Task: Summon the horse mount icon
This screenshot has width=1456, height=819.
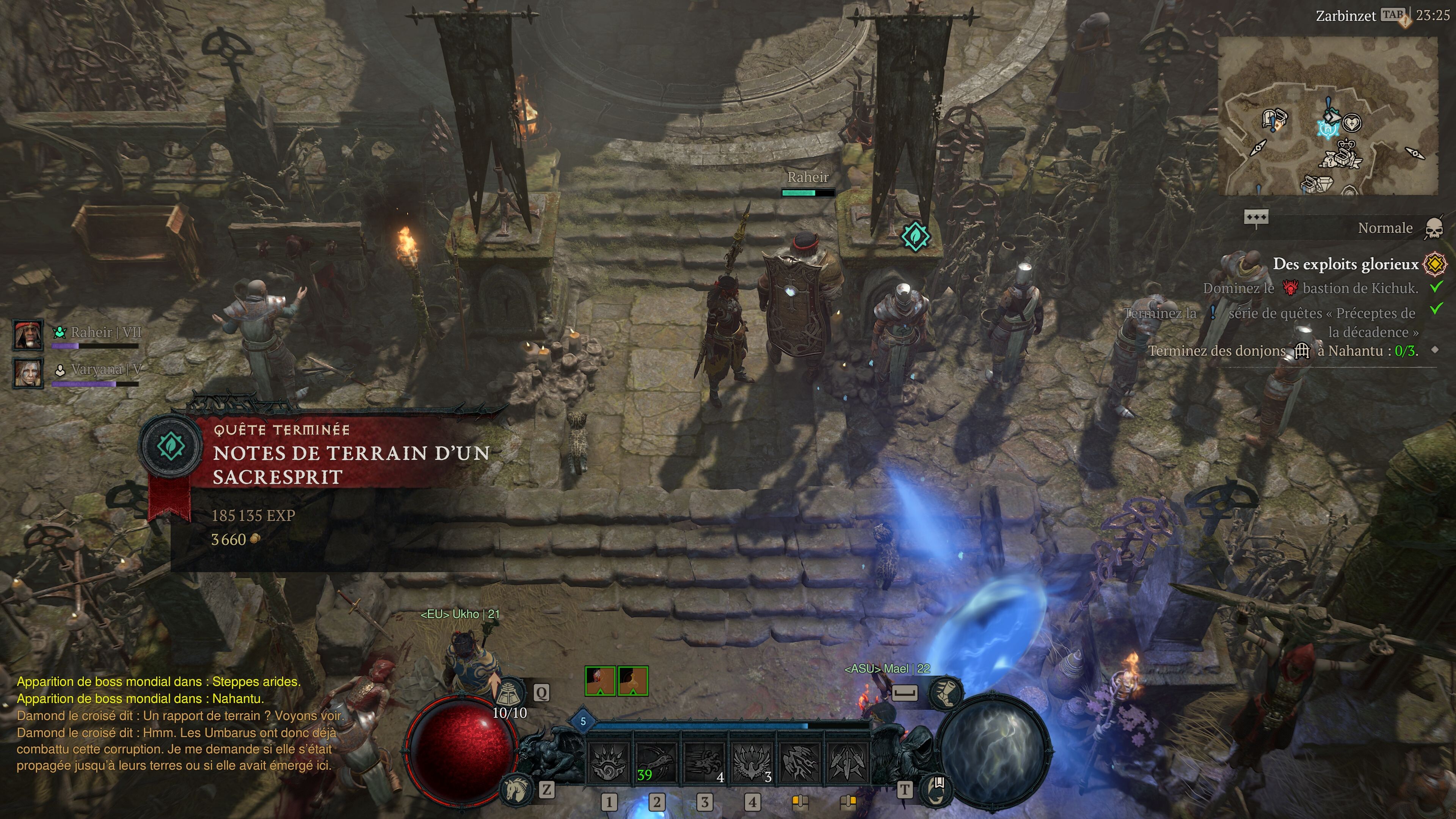Action: (516, 789)
